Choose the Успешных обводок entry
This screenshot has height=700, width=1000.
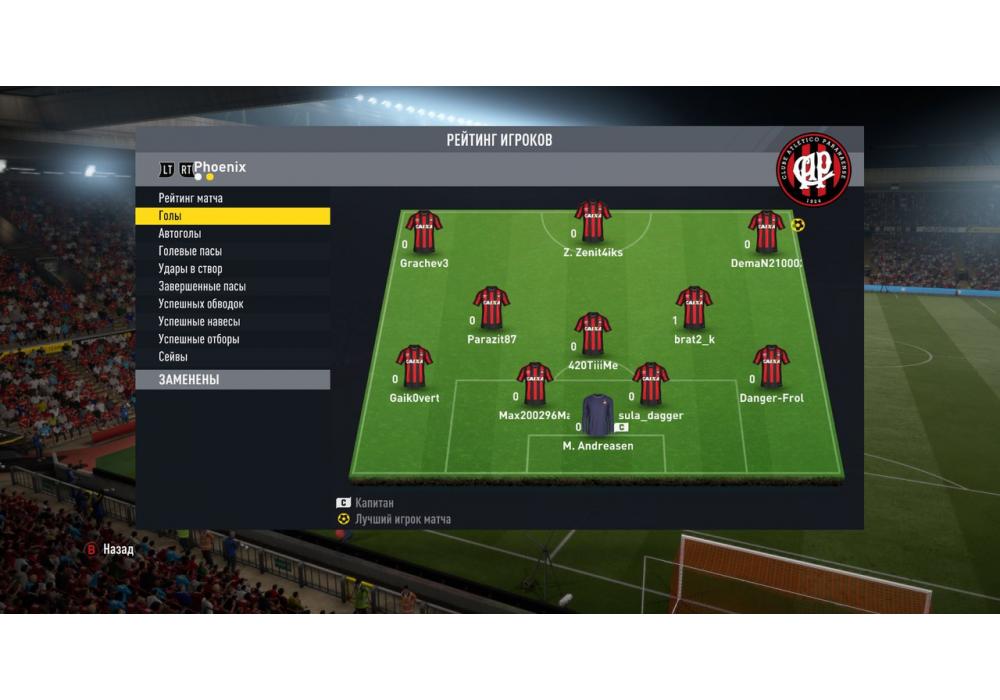(201, 304)
